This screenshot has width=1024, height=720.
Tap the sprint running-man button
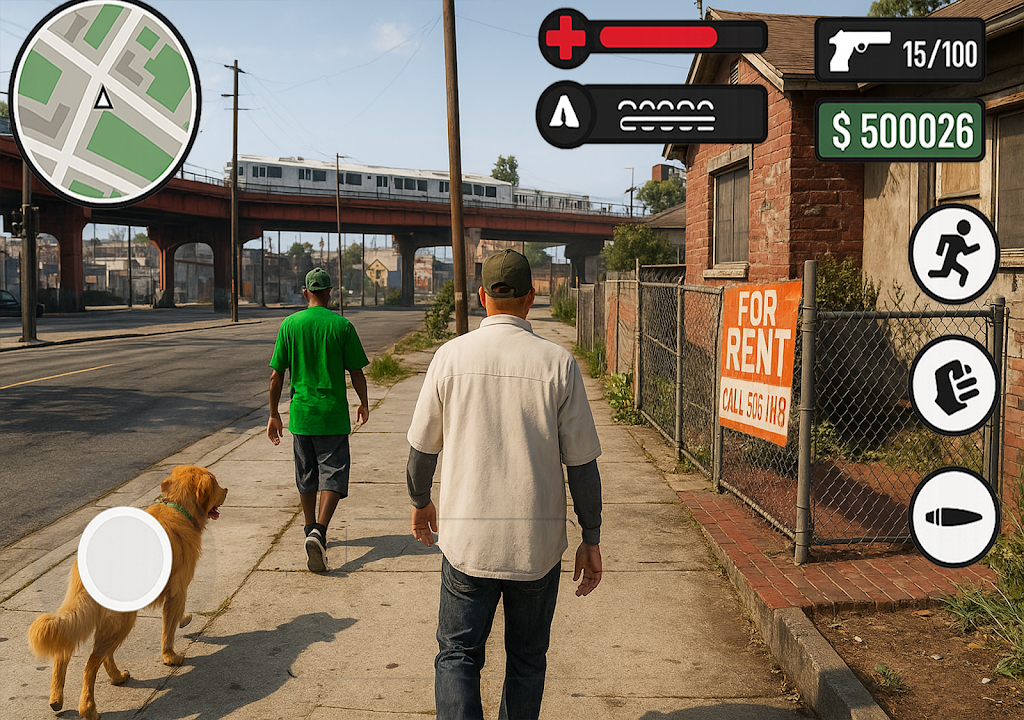coord(953,254)
